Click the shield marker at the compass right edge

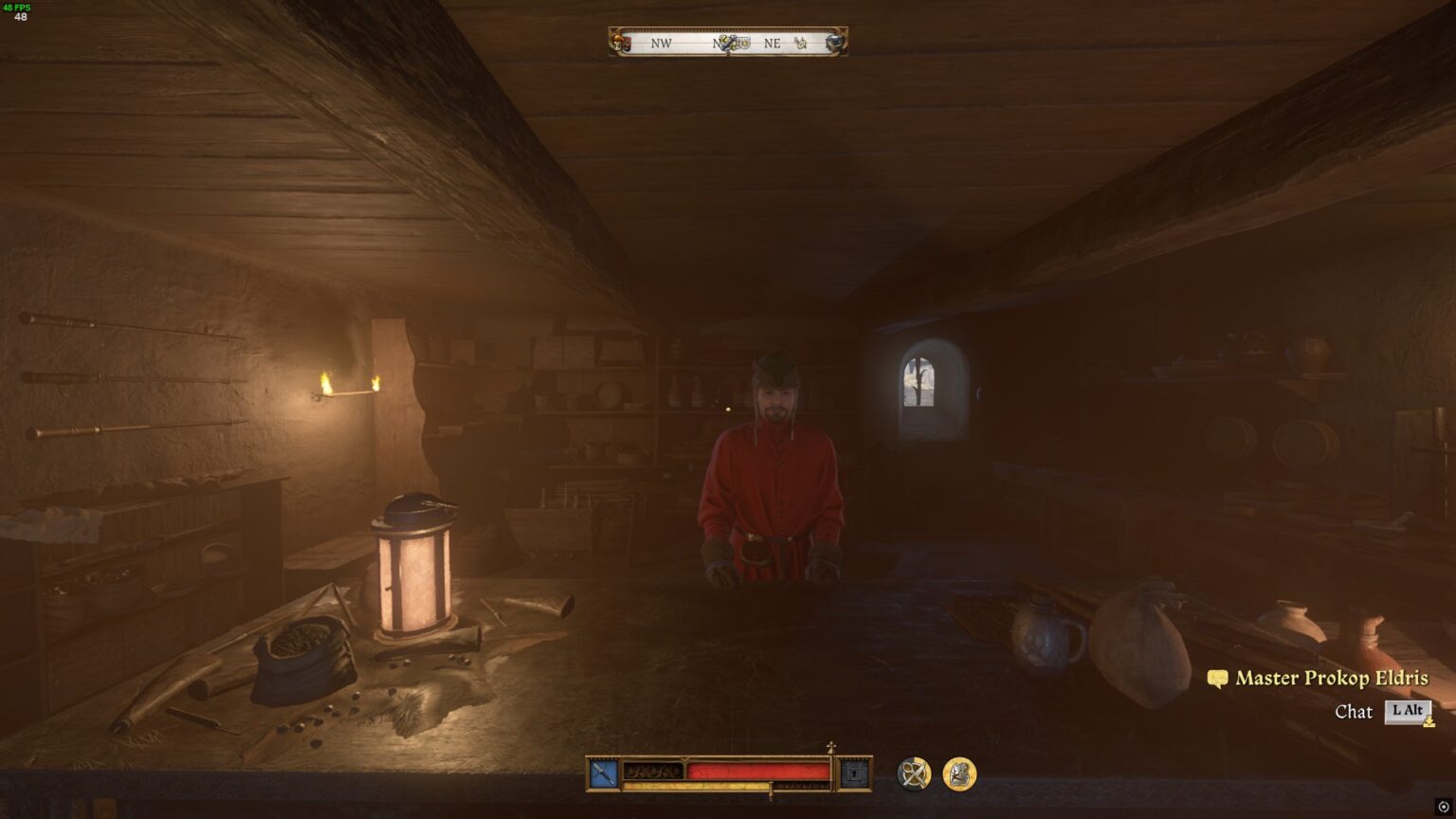pyautogui.click(x=833, y=42)
